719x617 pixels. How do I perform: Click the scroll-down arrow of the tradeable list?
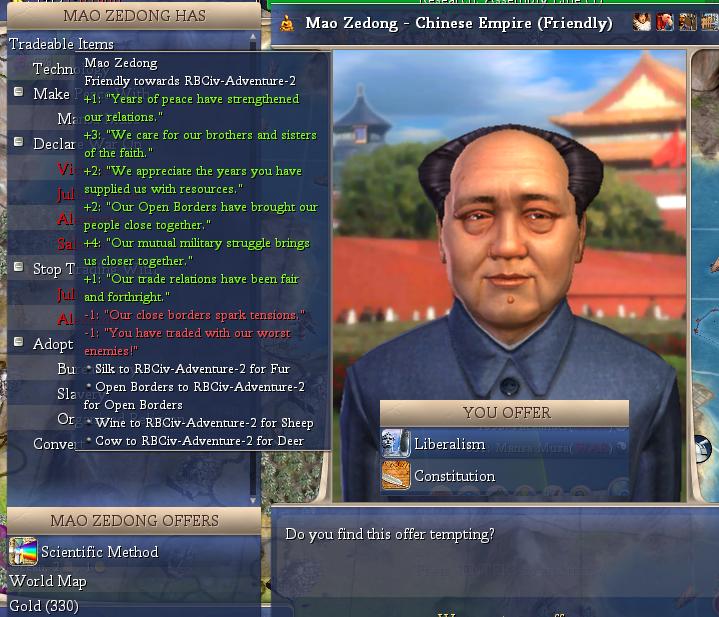click(253, 500)
